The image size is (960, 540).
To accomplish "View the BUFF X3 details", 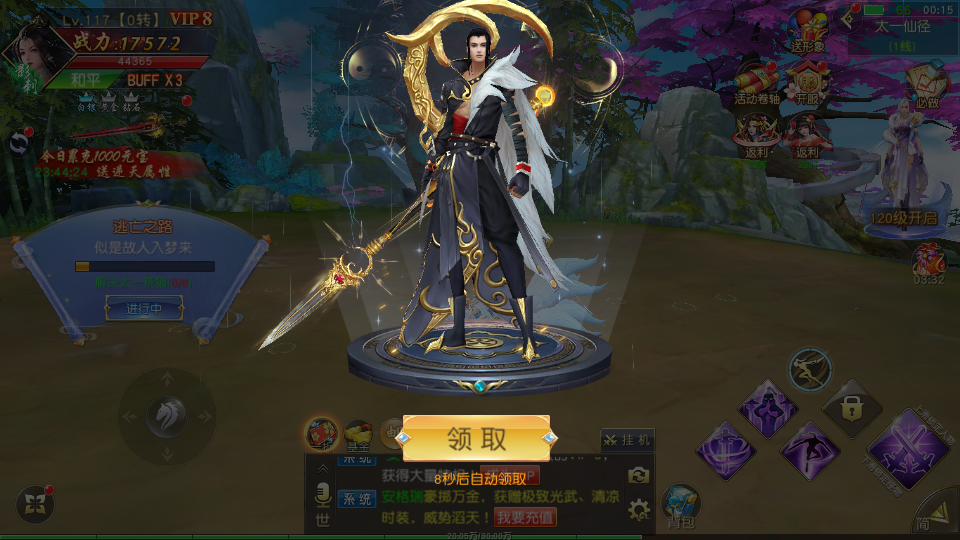I will (154, 80).
